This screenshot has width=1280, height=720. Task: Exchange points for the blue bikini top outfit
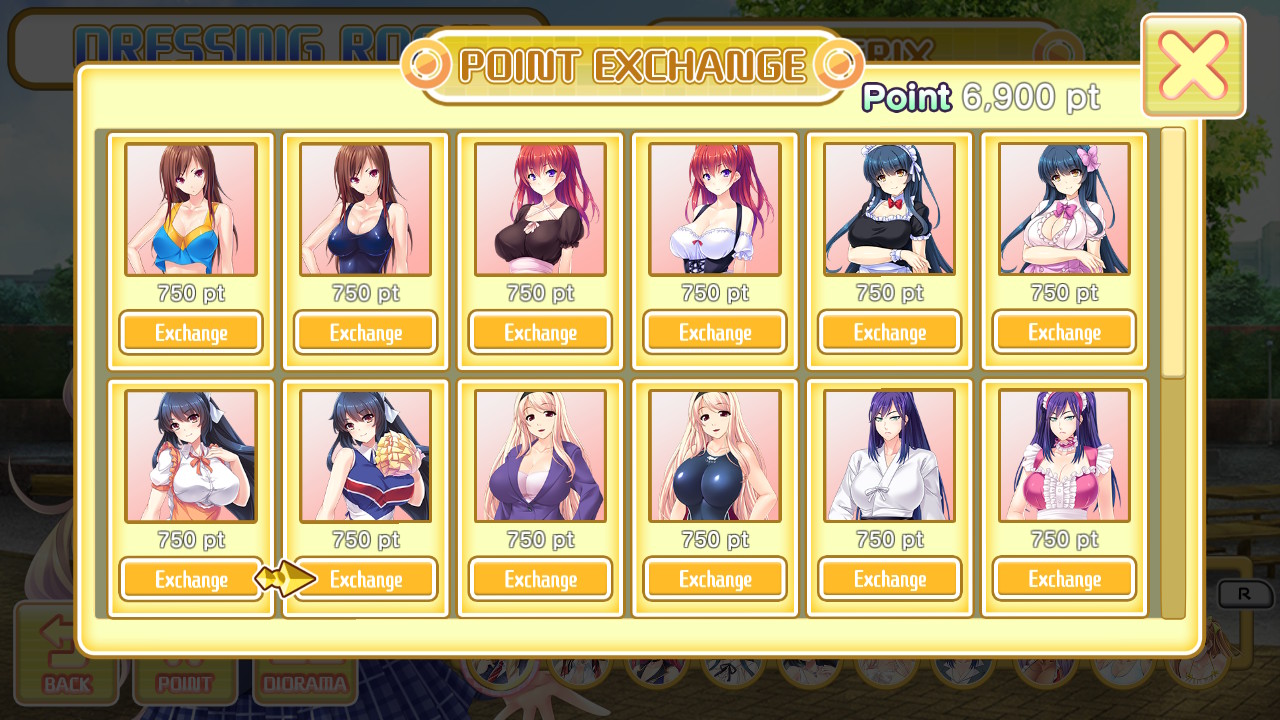pos(190,332)
